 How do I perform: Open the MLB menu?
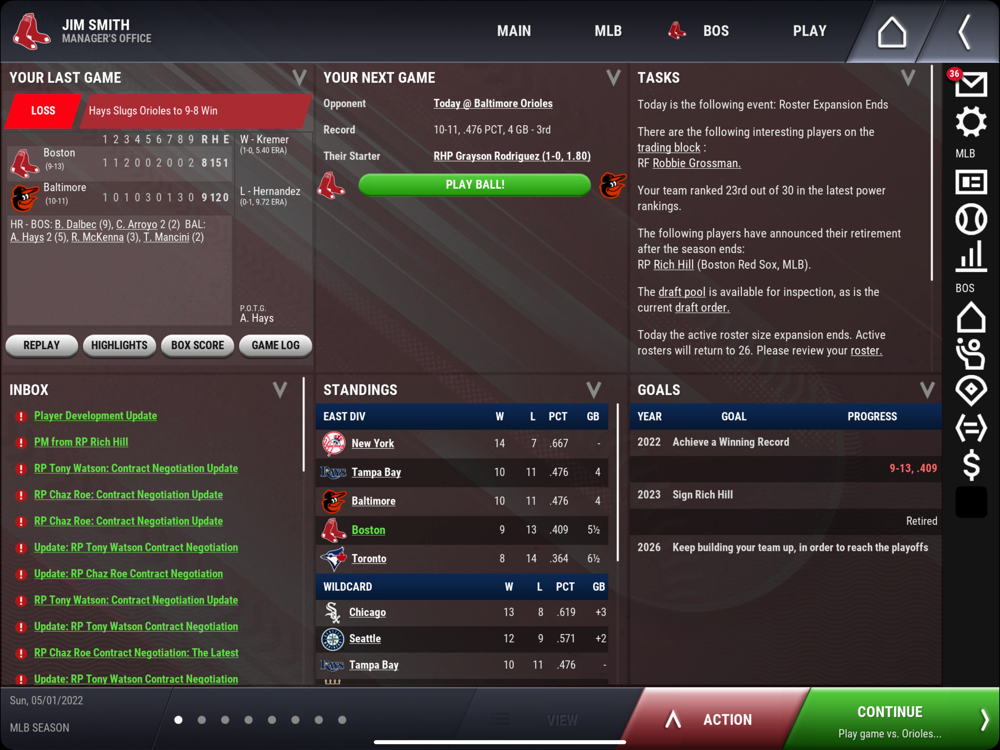tap(608, 31)
